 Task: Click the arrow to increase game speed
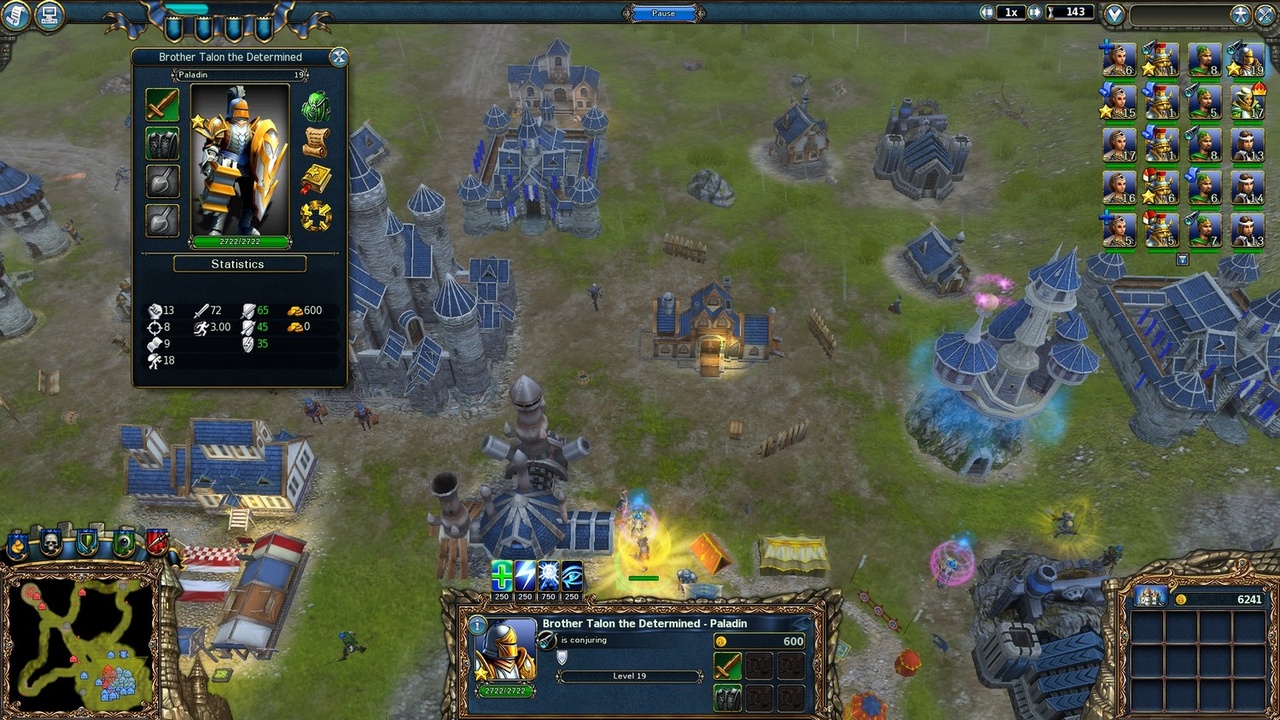(1034, 12)
